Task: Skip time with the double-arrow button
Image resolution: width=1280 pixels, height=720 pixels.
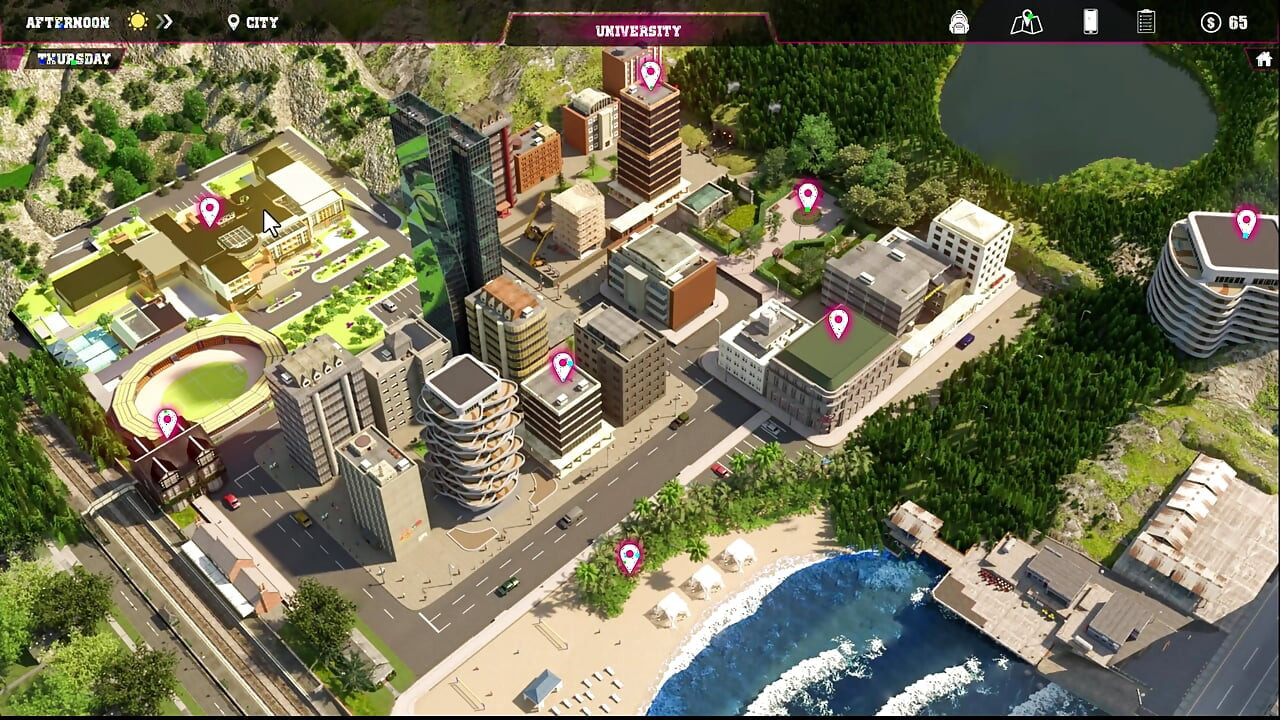Action: (165, 22)
